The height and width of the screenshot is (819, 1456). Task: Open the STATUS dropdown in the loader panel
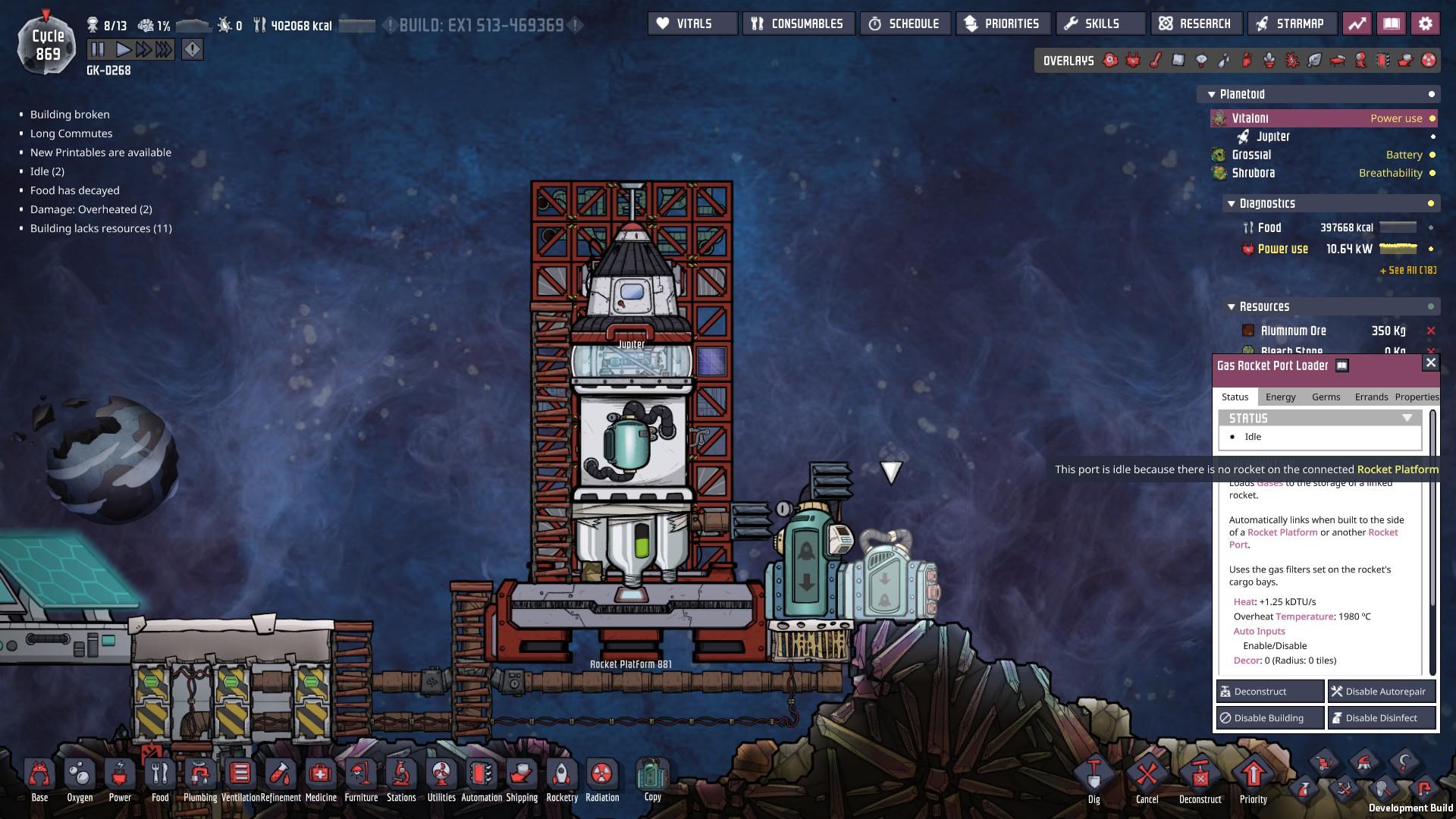tap(1408, 417)
